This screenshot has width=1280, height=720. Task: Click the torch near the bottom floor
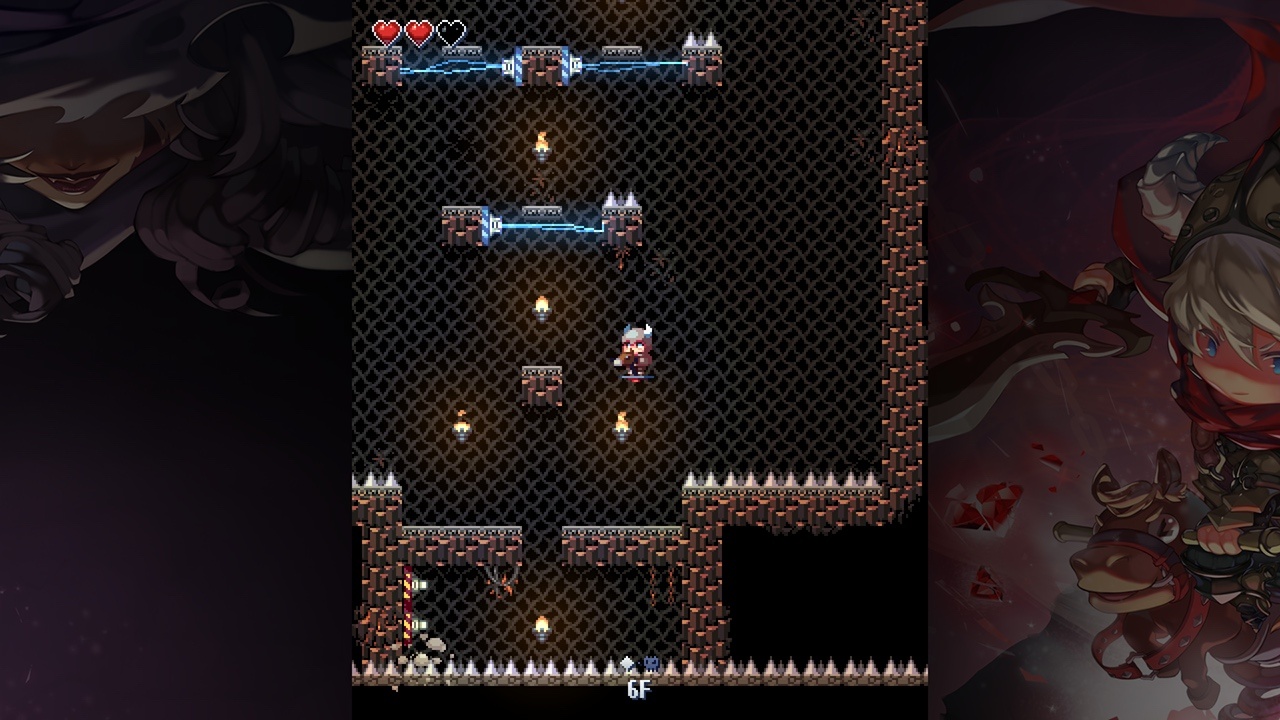541,629
